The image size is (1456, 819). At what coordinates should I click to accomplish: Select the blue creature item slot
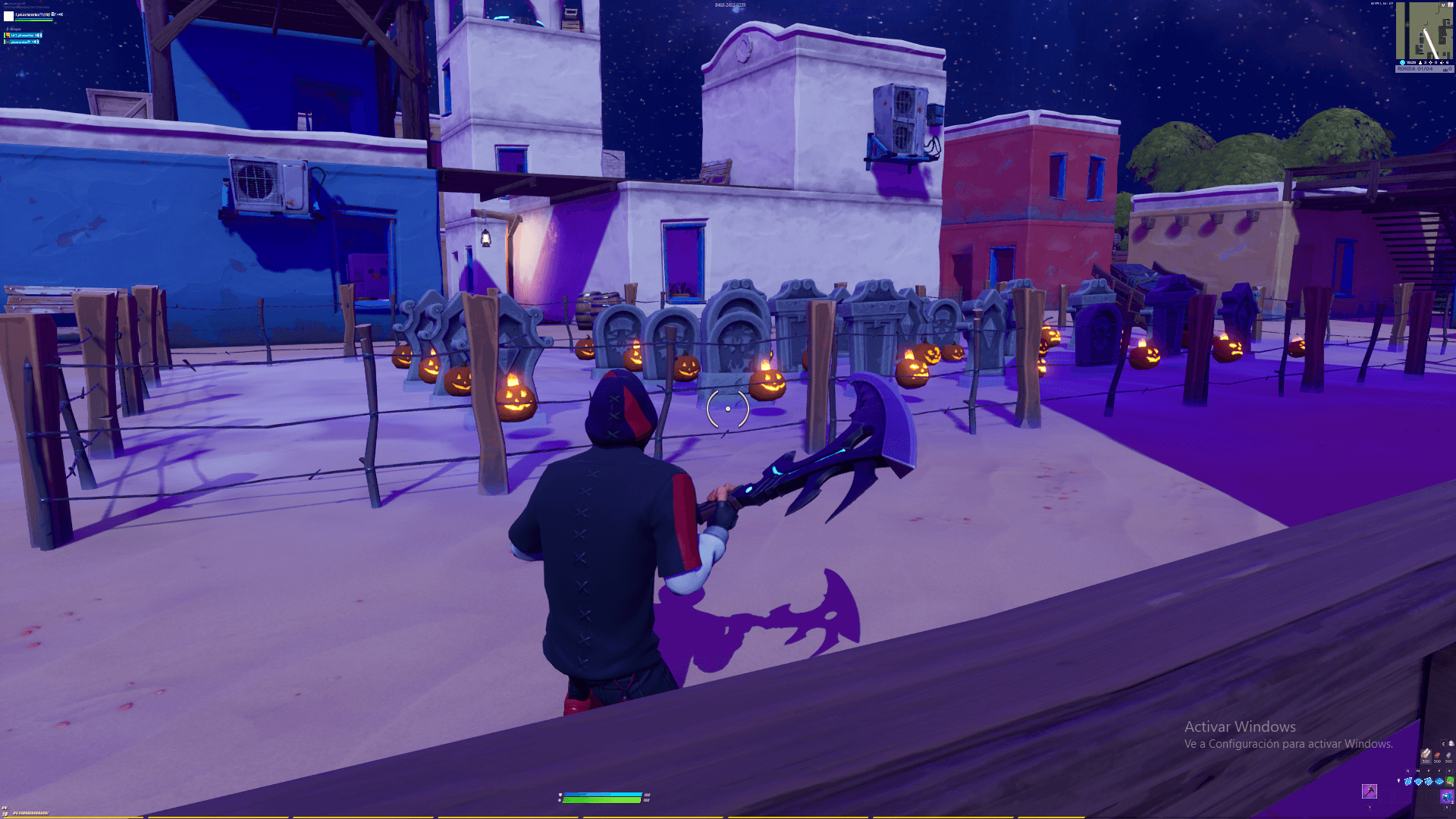(1447, 797)
